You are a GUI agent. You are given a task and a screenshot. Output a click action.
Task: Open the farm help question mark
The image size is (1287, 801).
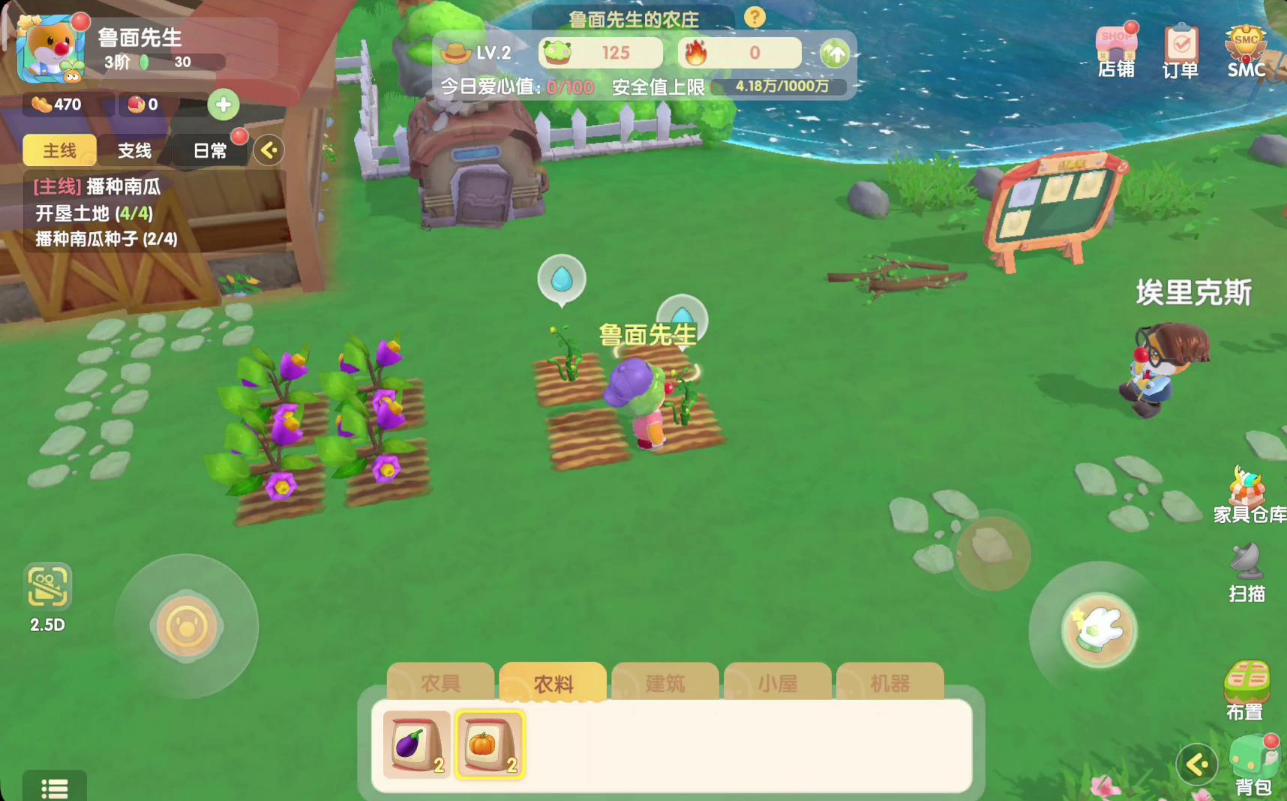[x=755, y=17]
